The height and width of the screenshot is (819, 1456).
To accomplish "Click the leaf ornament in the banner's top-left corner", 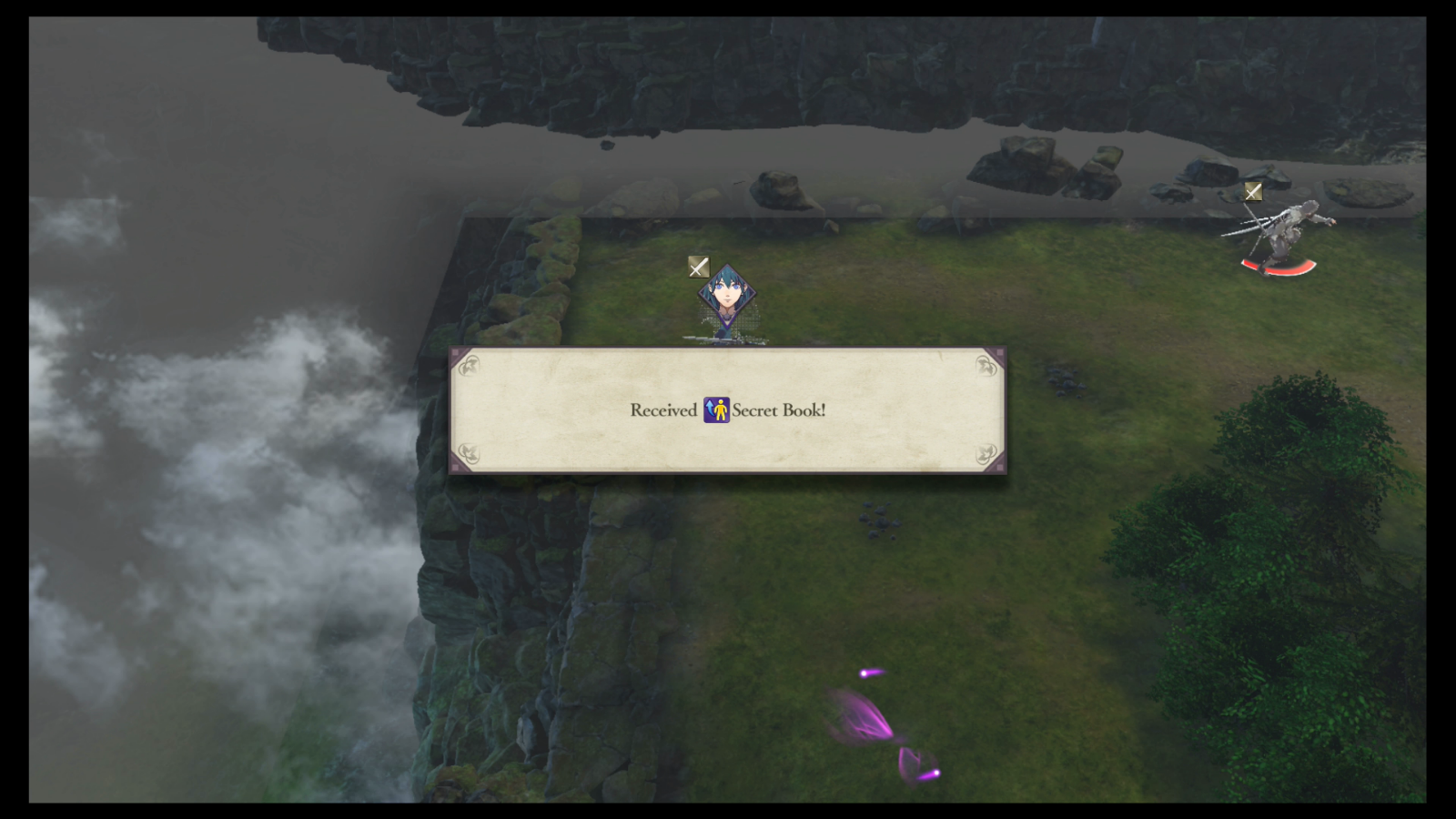I will 470,367.
